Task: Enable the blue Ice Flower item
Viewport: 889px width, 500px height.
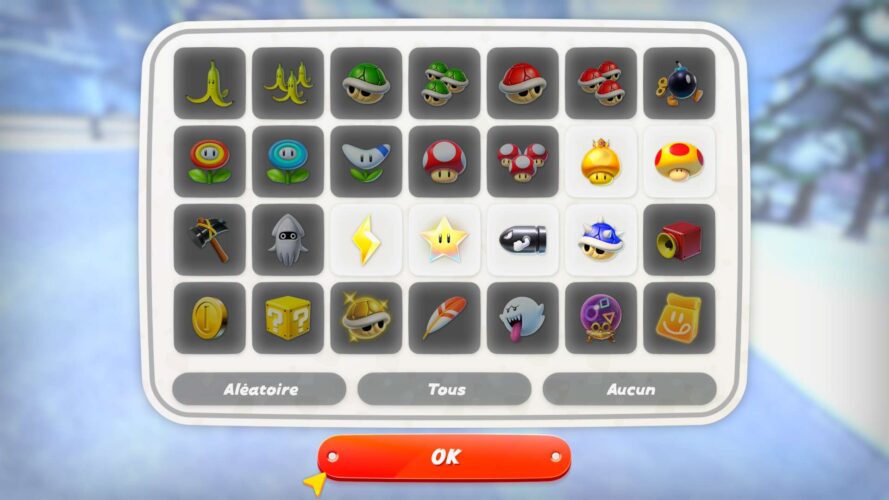Action: [x=288, y=161]
